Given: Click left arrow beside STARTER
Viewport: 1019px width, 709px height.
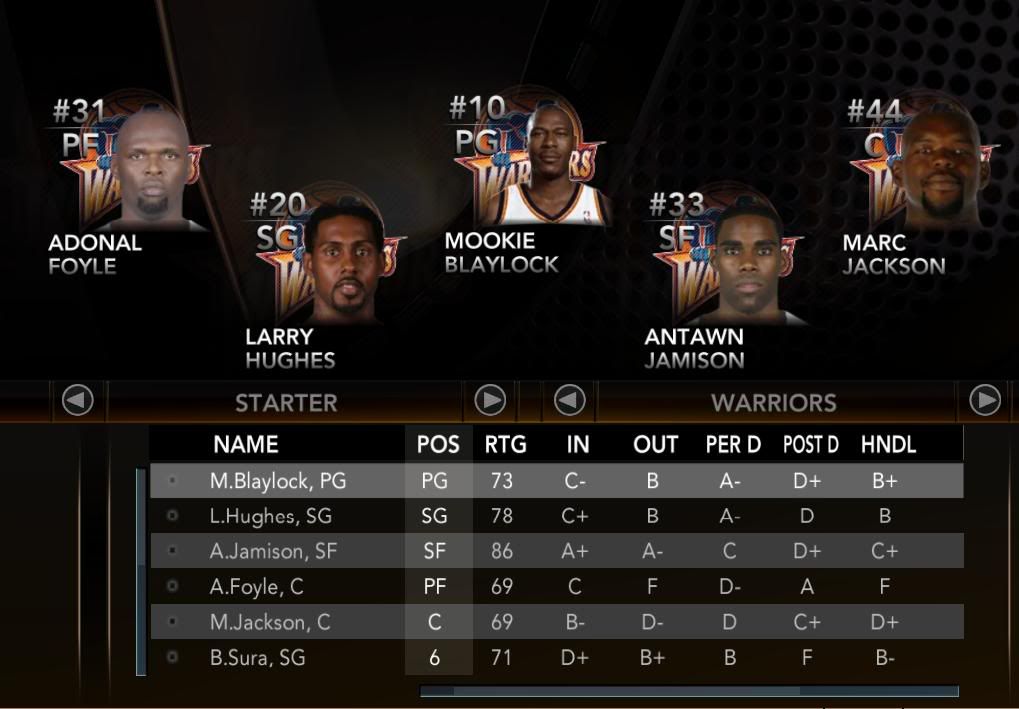Looking at the screenshot, I should point(77,401).
